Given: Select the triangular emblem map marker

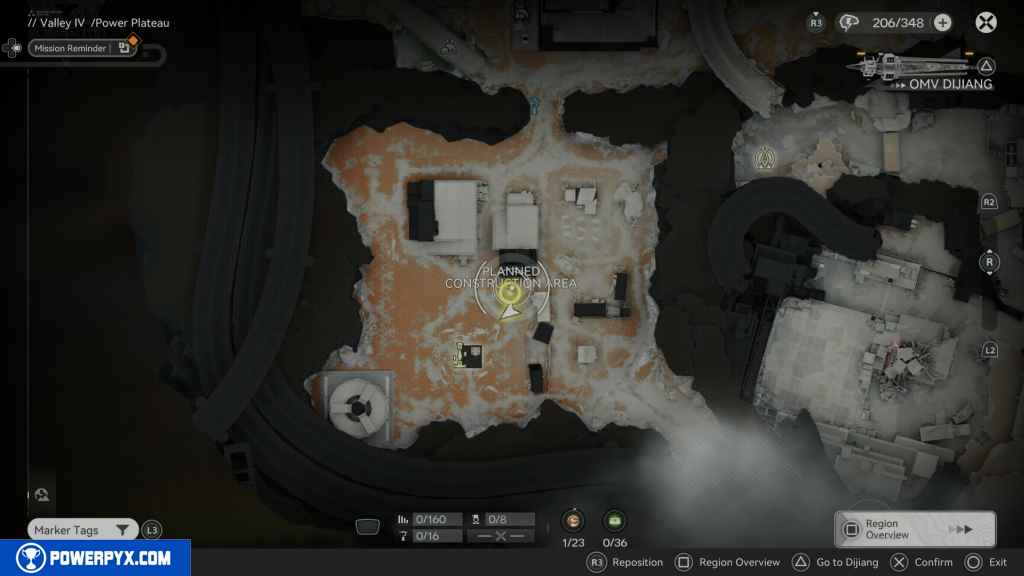Looking at the screenshot, I should [x=768, y=157].
